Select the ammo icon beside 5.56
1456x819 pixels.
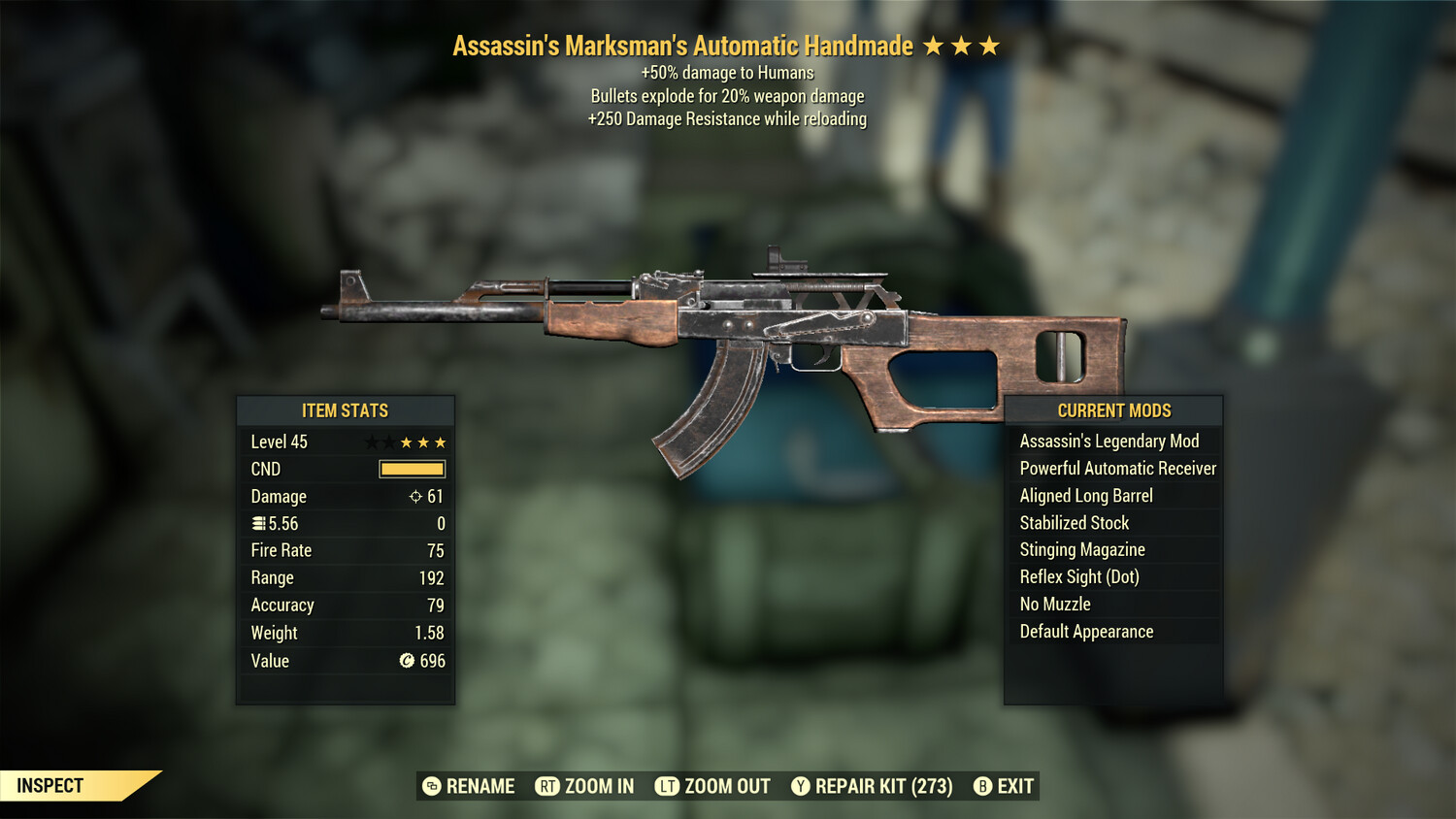[257, 523]
